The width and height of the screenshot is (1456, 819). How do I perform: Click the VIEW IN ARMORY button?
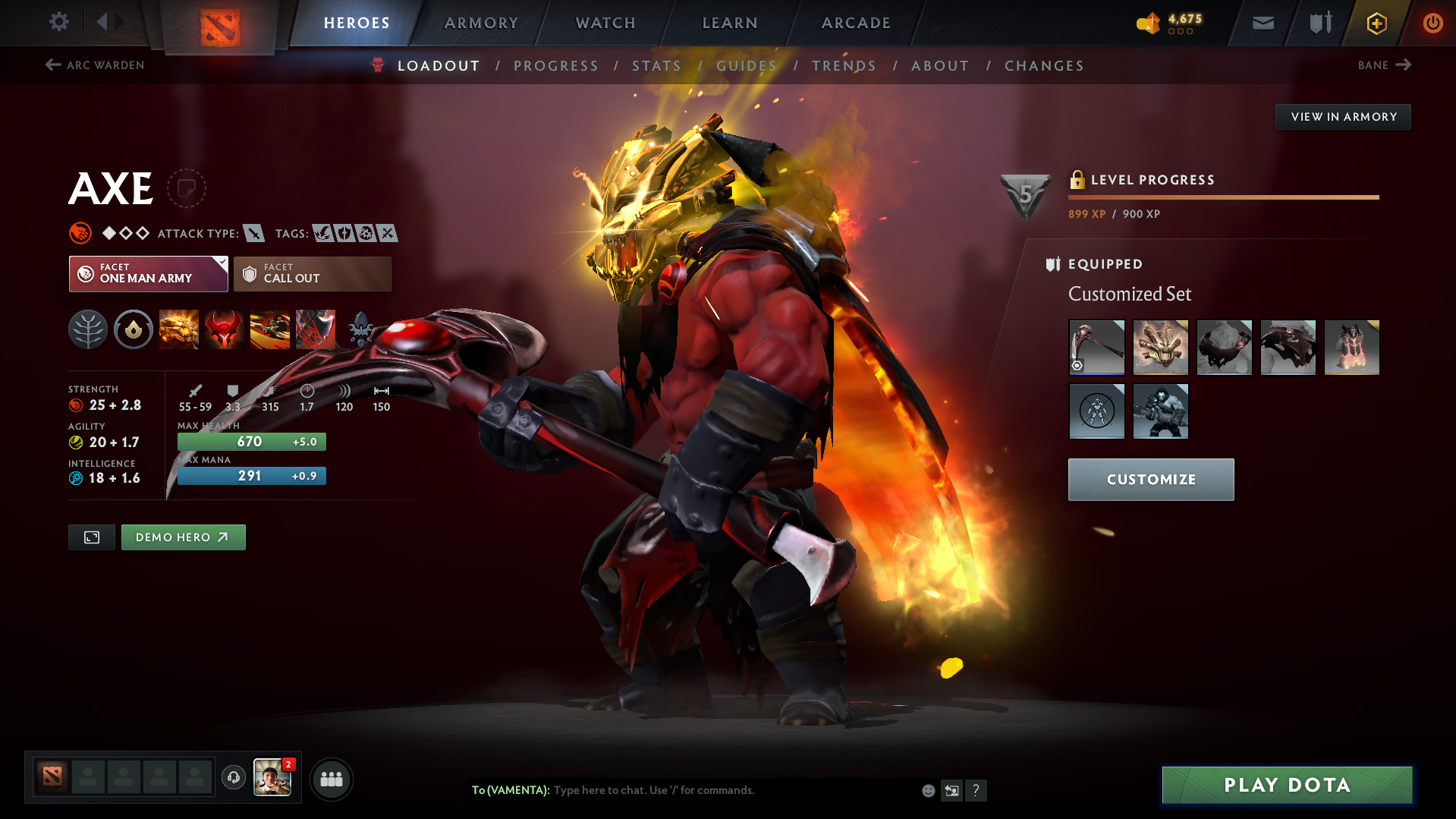[1342, 116]
